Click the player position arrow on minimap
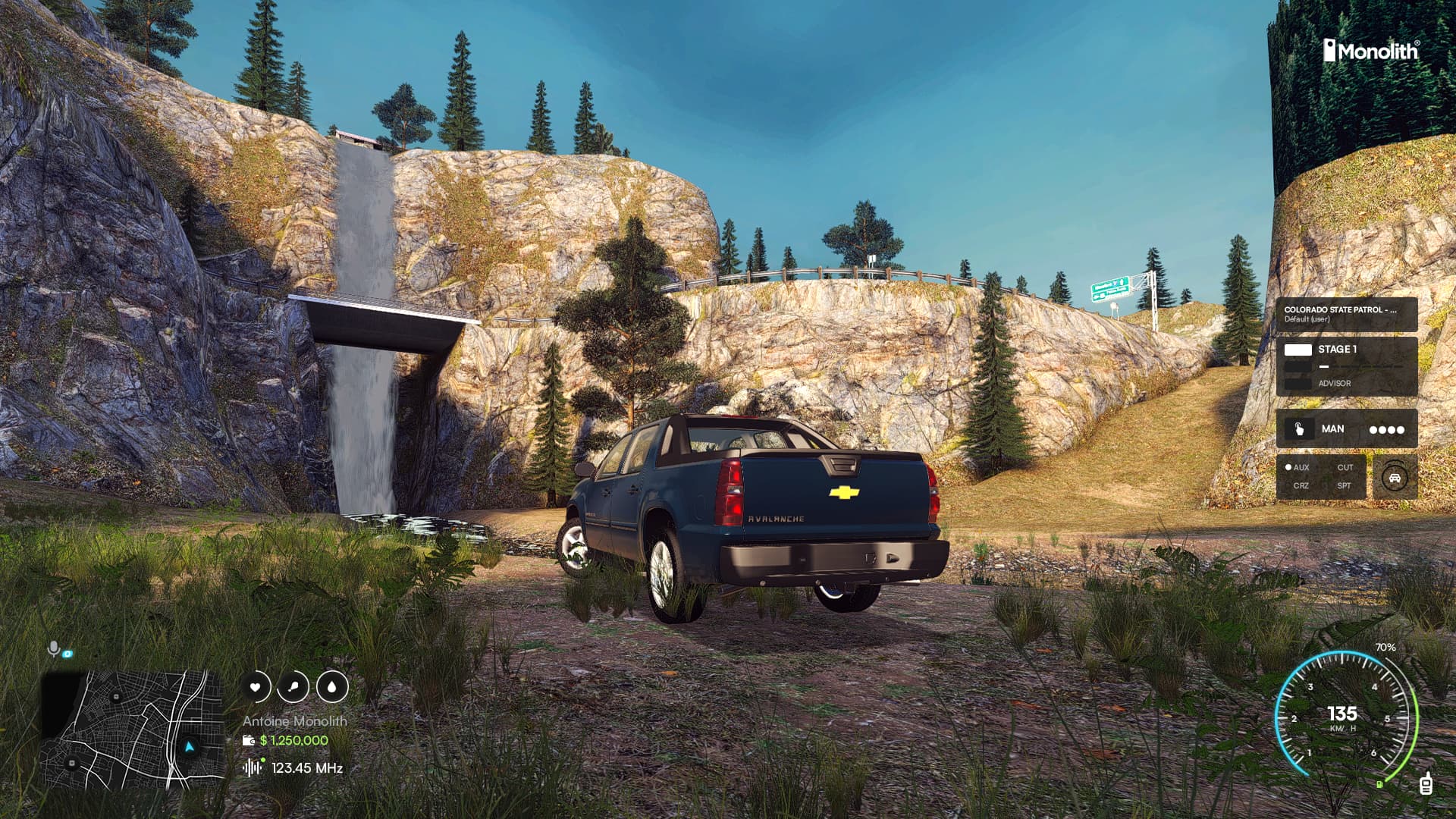This screenshot has width=1456, height=819. pyautogui.click(x=190, y=747)
